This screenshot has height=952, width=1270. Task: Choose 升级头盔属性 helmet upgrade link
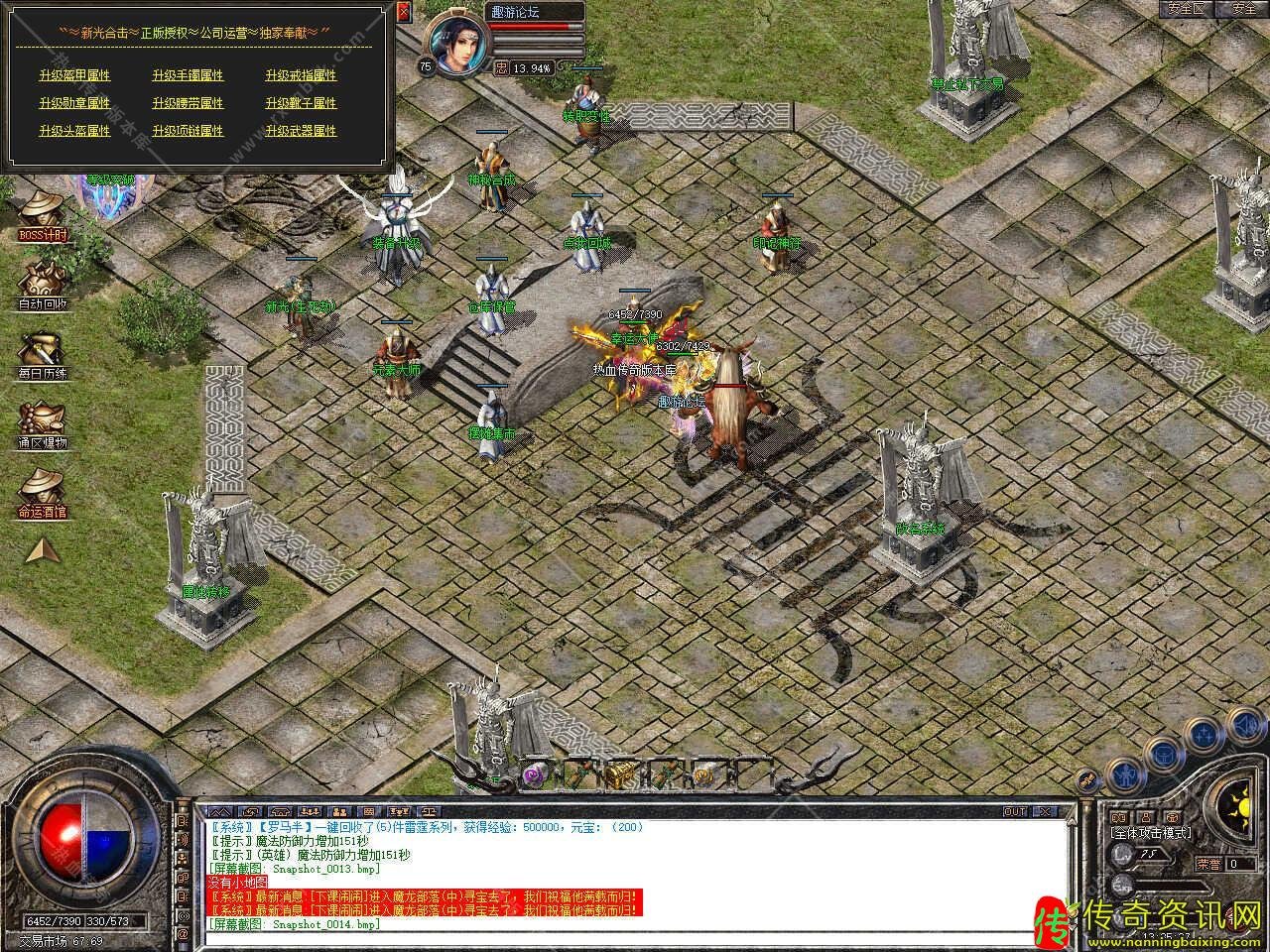74,131
